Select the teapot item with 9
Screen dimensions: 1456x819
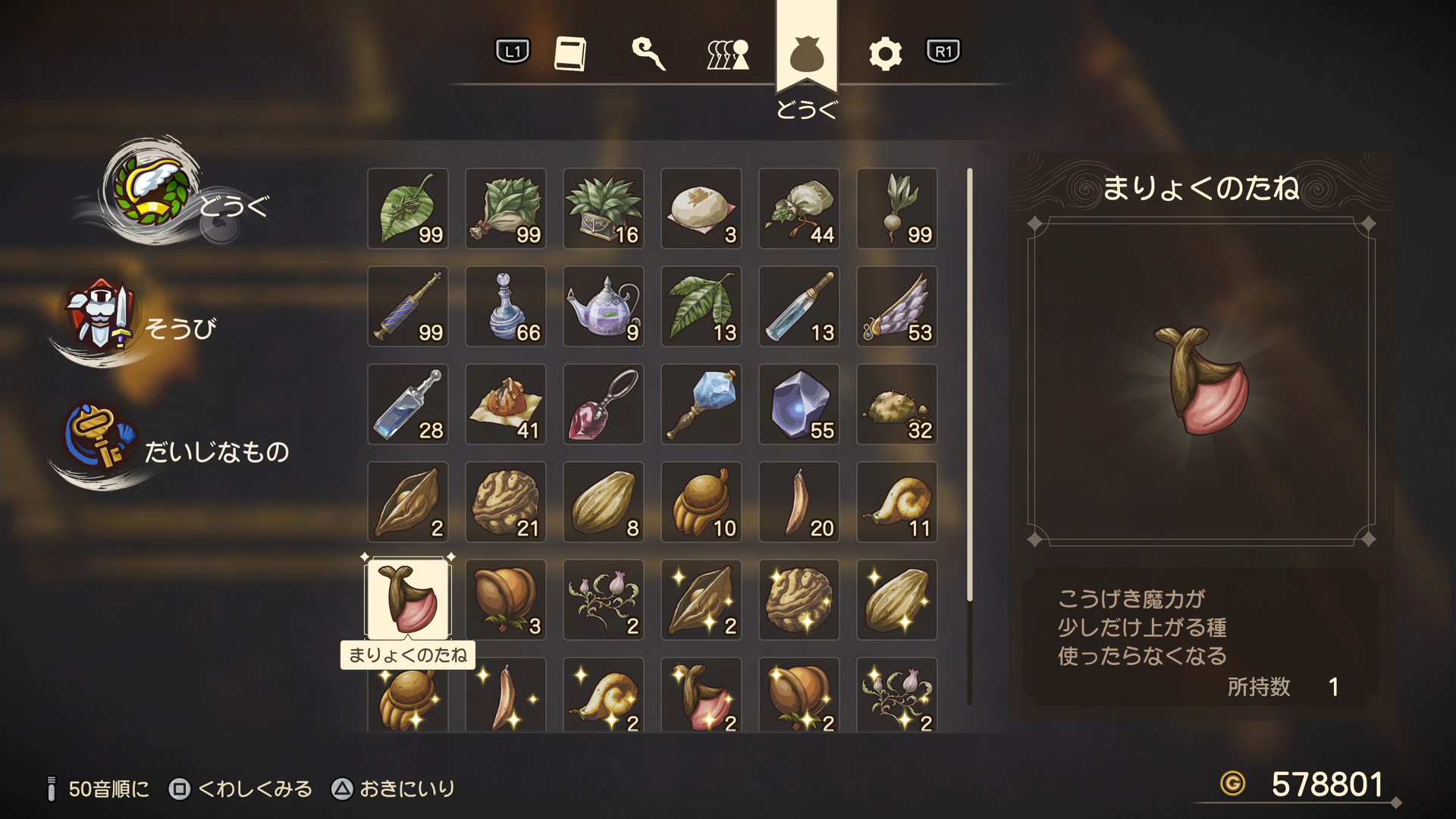point(604,306)
